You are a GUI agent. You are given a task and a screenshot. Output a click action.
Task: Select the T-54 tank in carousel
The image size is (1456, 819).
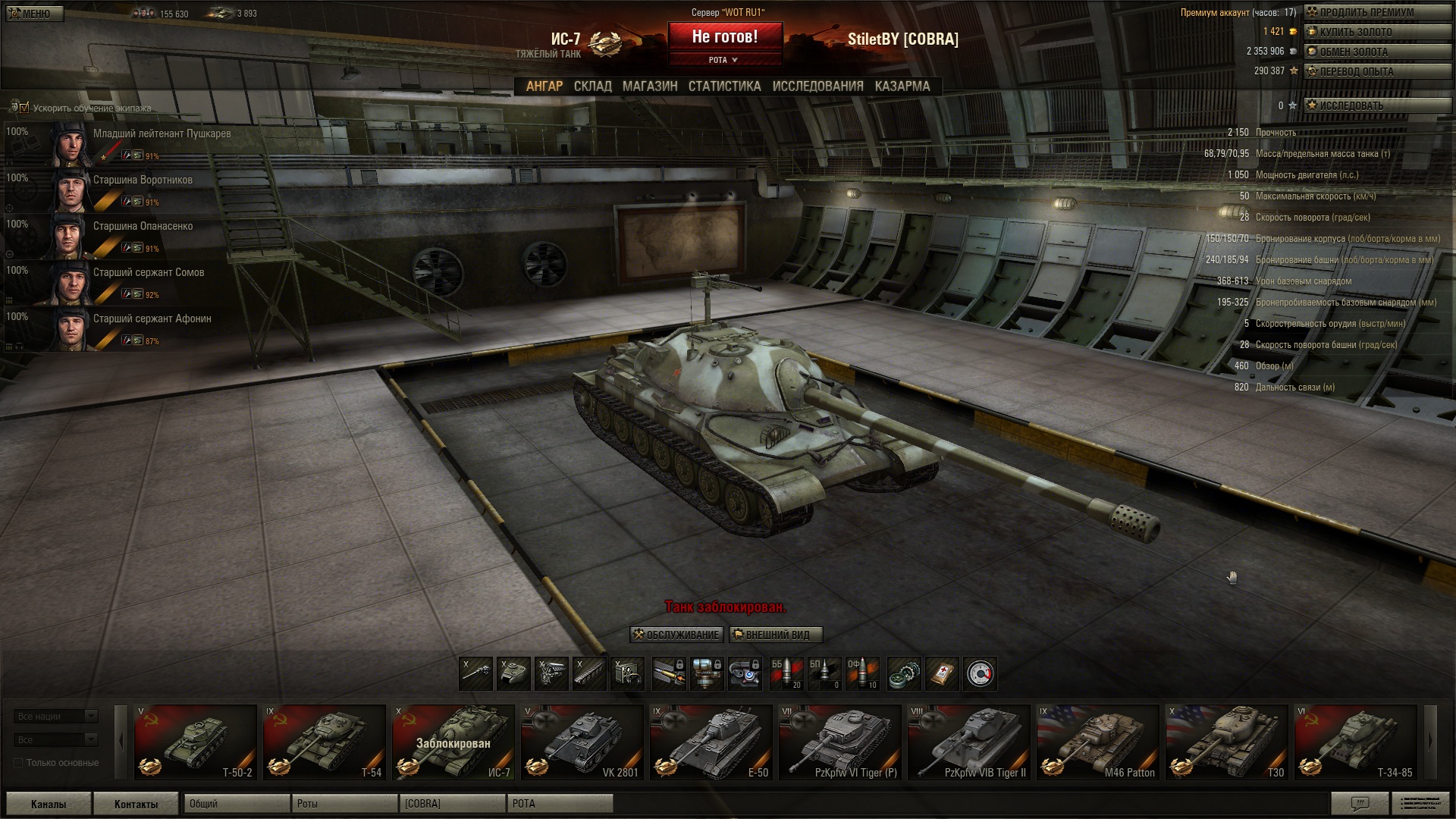(324, 742)
